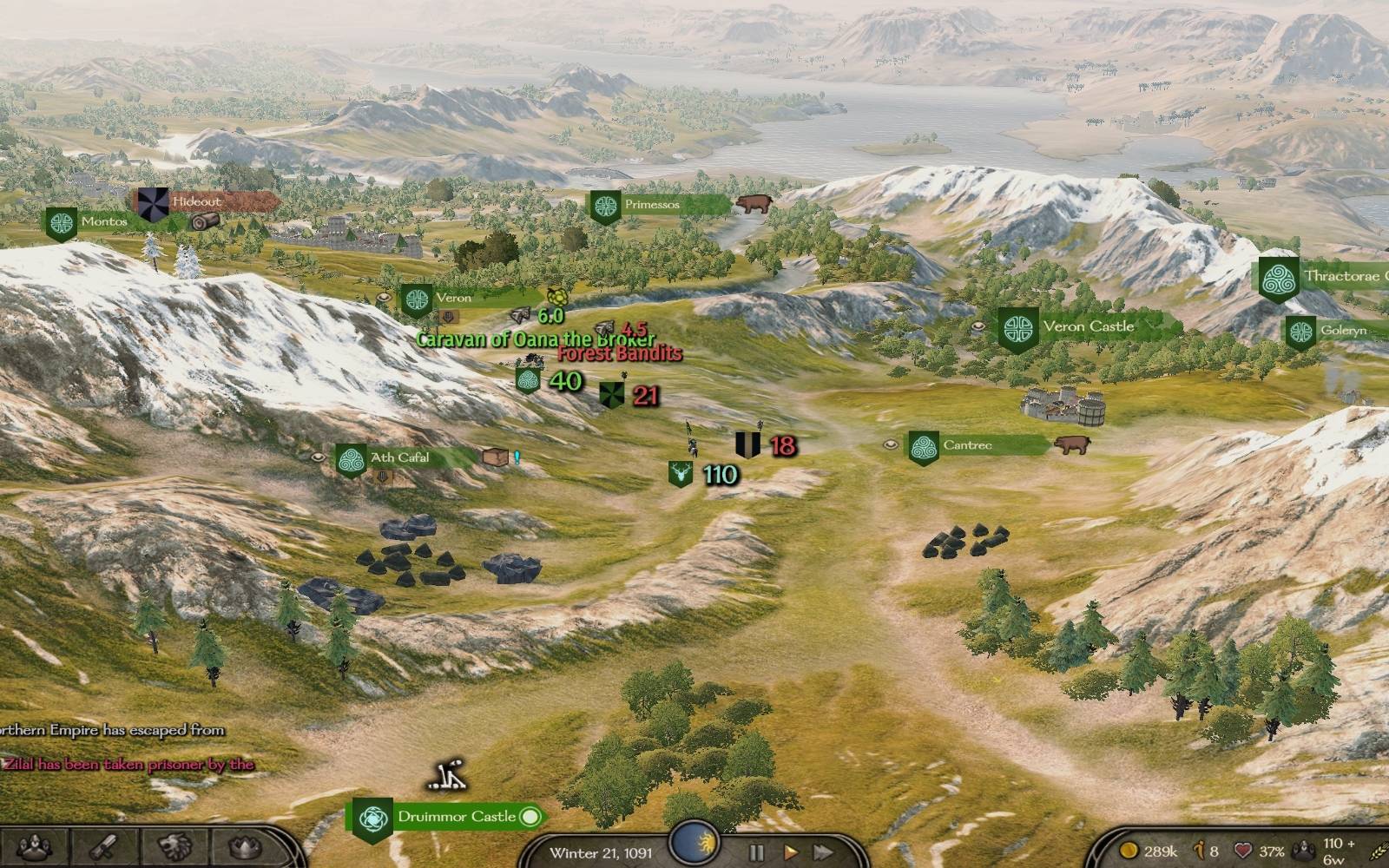Choose the Veron town nameplate
The width and height of the screenshot is (1389, 868).
click(x=453, y=298)
